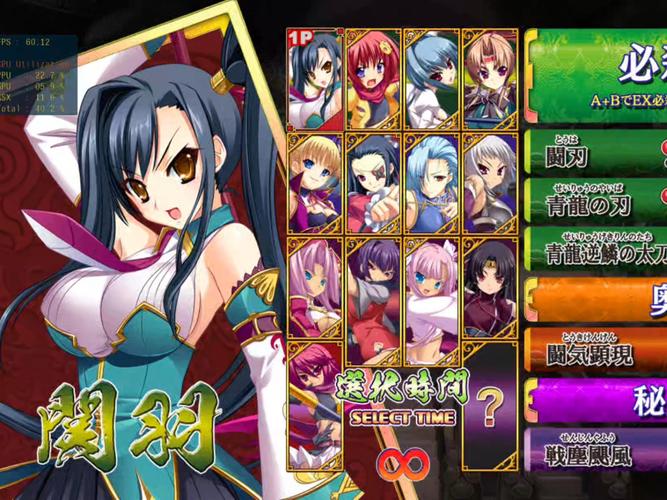667x500 pixels.
Task: Select the question mark random character tile
Action: click(489, 407)
